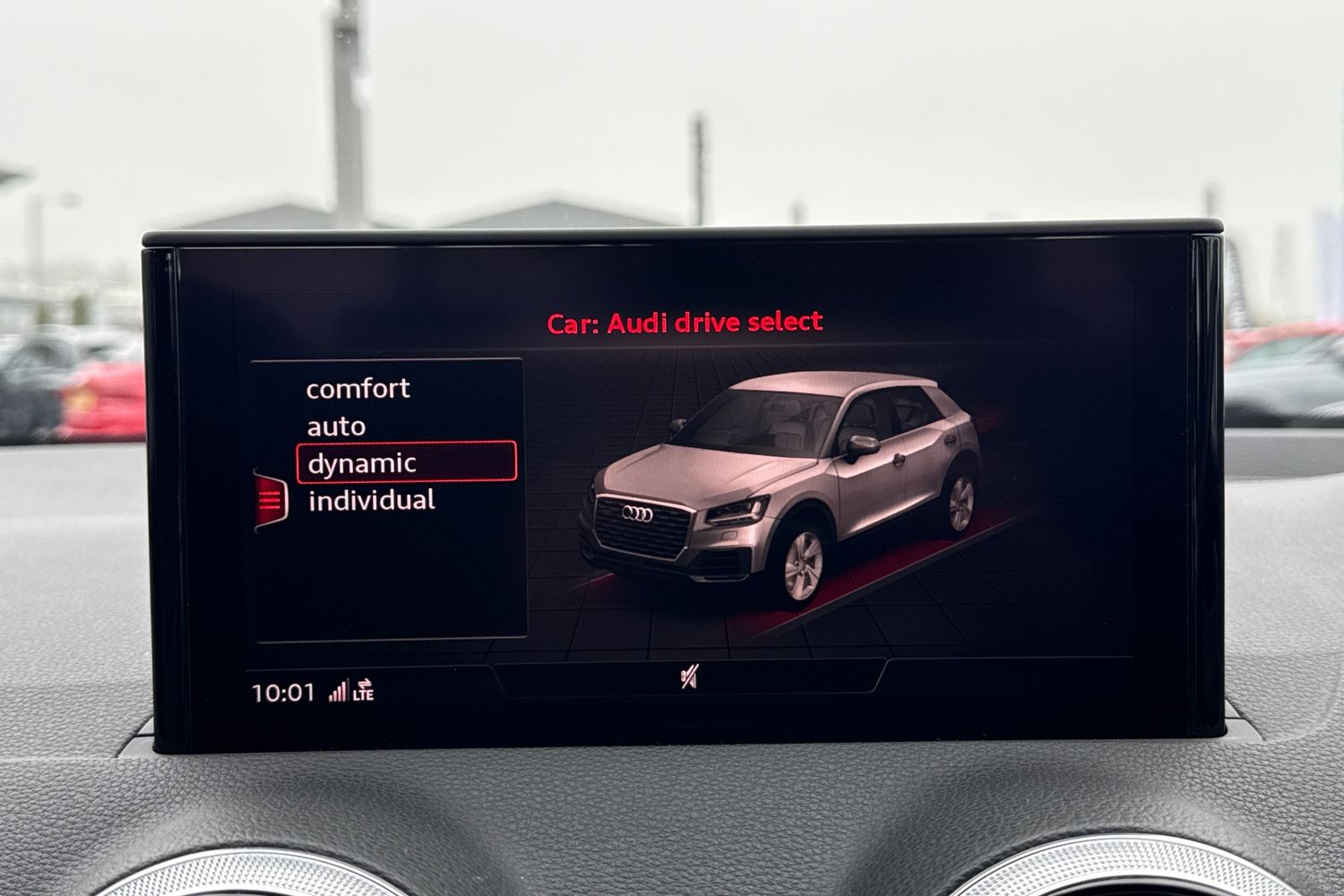Confirm selection on comfort entry
This screenshot has width=1344, height=896.
click(358, 388)
